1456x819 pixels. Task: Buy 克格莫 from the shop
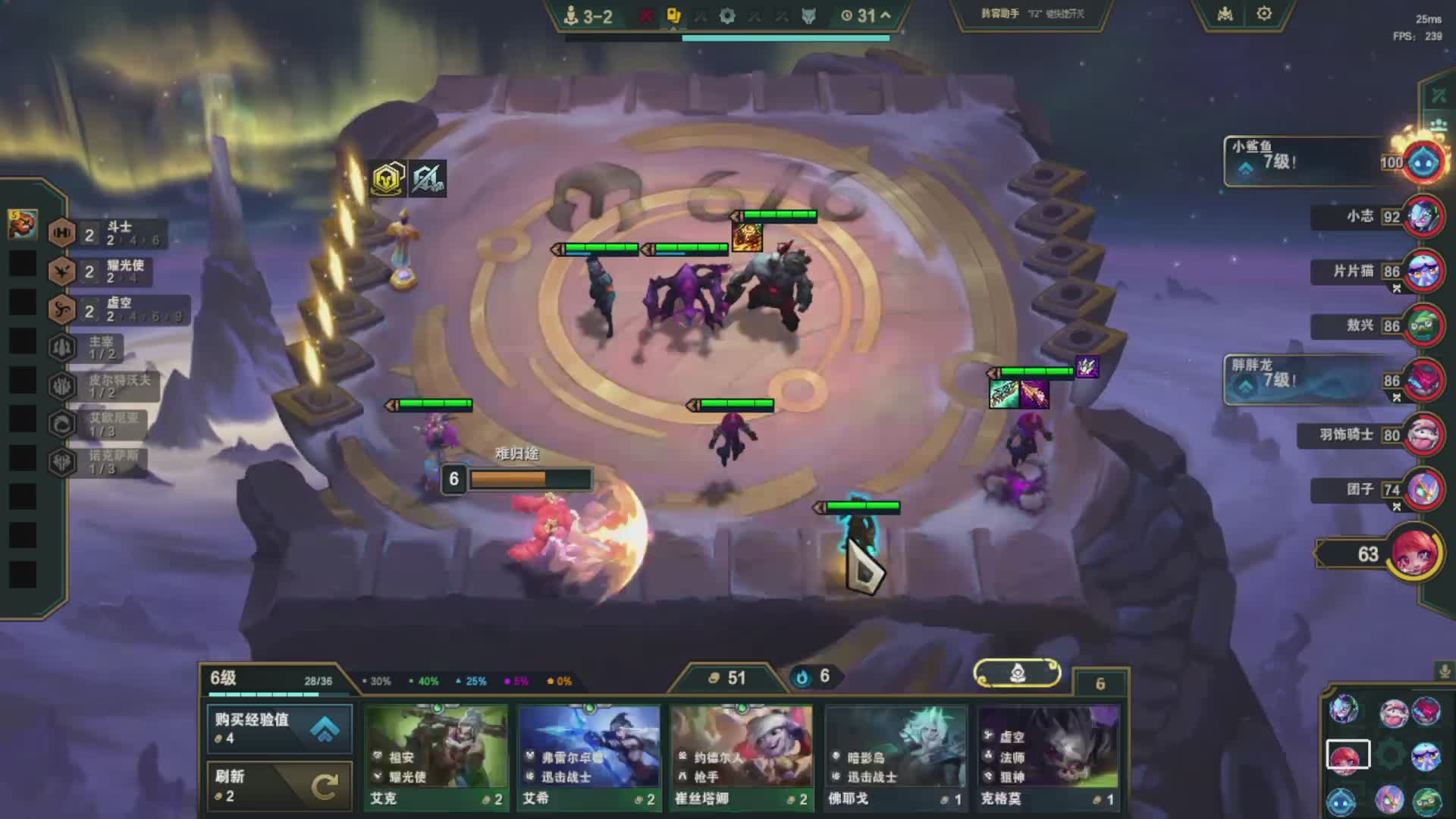(1048, 757)
